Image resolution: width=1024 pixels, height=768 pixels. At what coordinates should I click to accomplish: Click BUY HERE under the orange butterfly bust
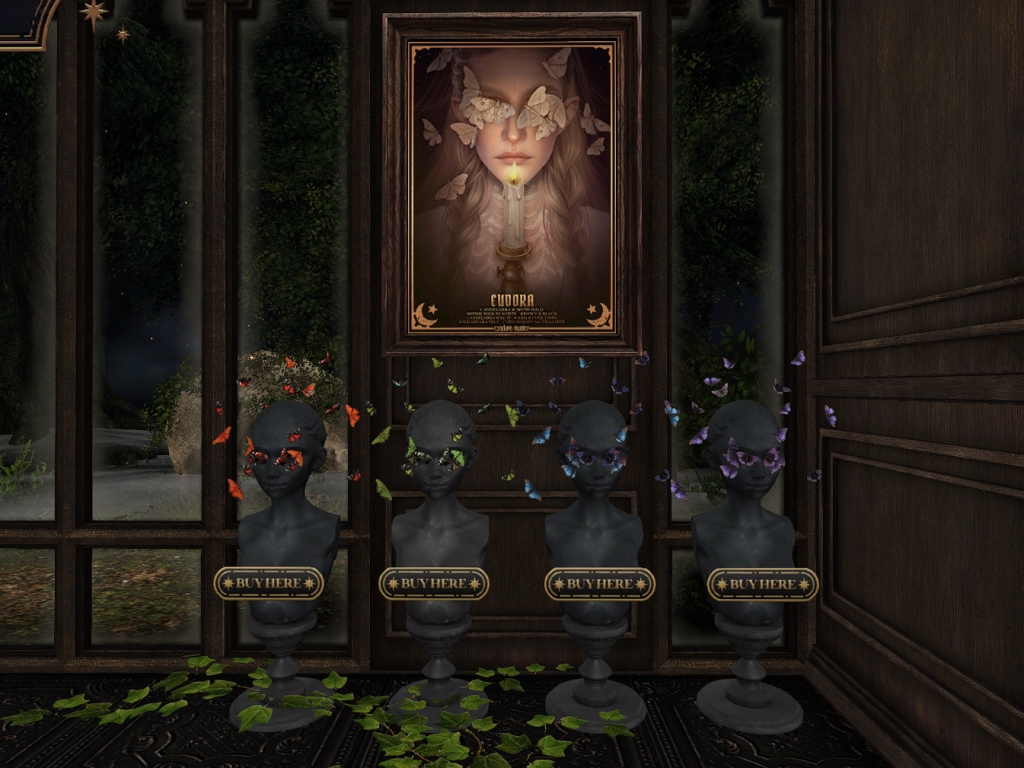click(x=269, y=583)
